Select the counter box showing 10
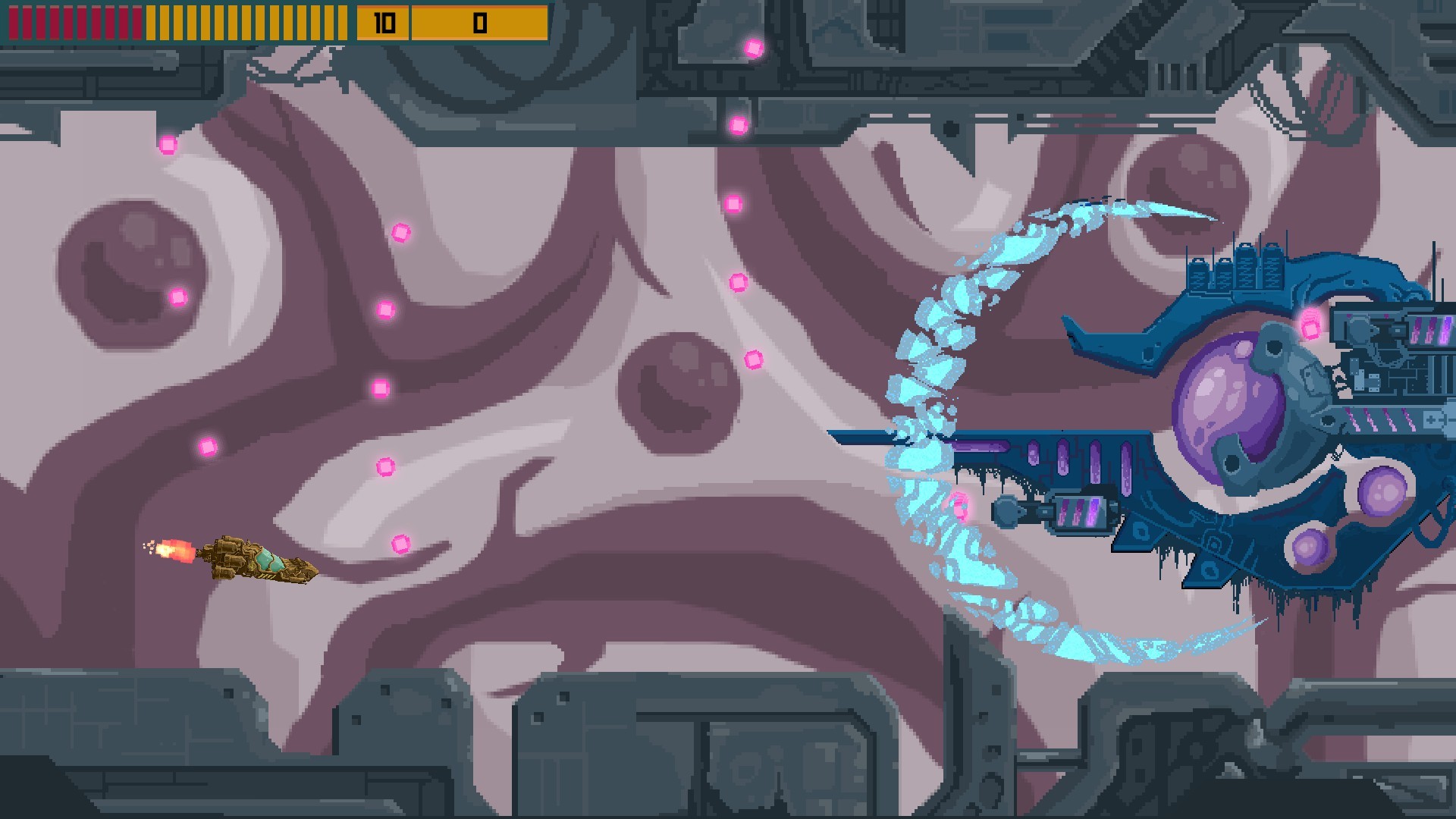Image resolution: width=1456 pixels, height=819 pixels. [383, 21]
